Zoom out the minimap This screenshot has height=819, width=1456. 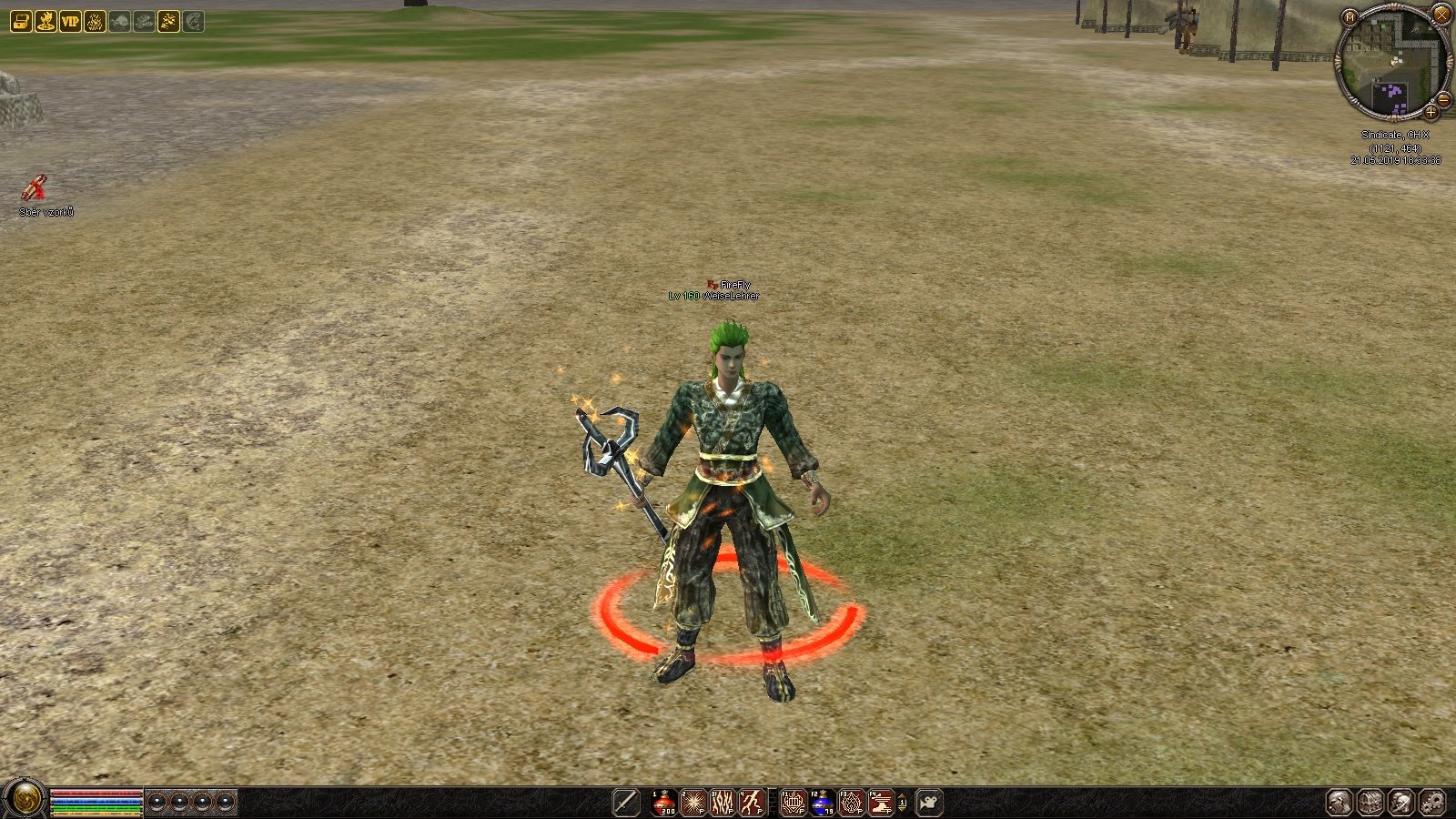[1443, 99]
